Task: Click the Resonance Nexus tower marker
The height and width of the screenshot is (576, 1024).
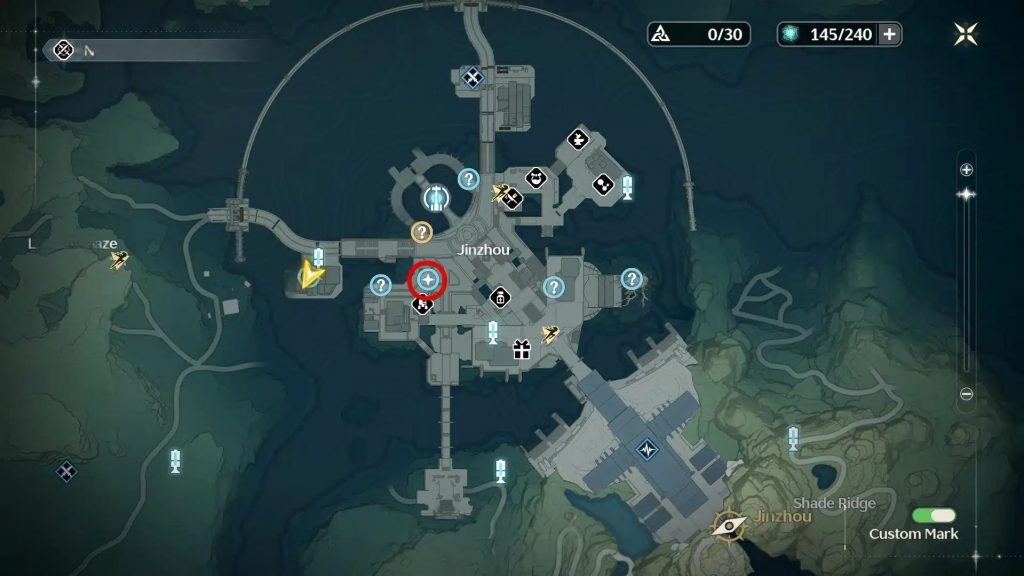Action: point(435,195)
